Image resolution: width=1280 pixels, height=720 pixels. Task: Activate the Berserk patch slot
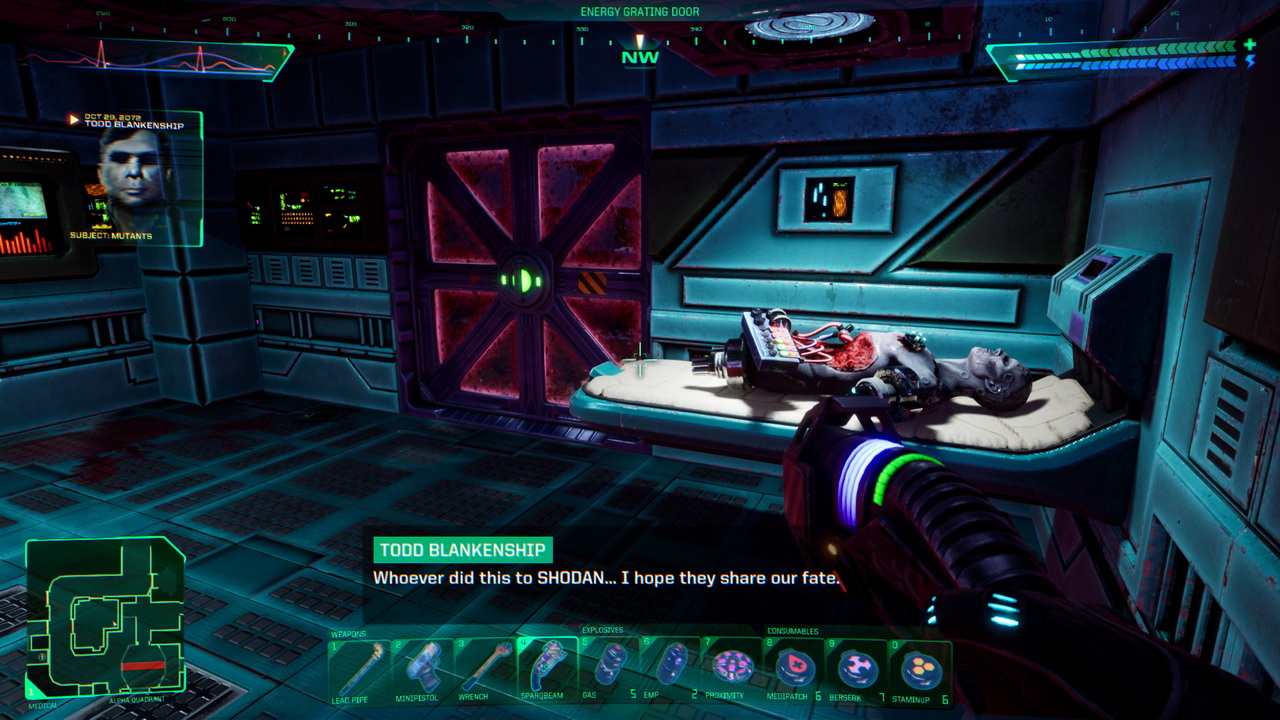coord(857,666)
